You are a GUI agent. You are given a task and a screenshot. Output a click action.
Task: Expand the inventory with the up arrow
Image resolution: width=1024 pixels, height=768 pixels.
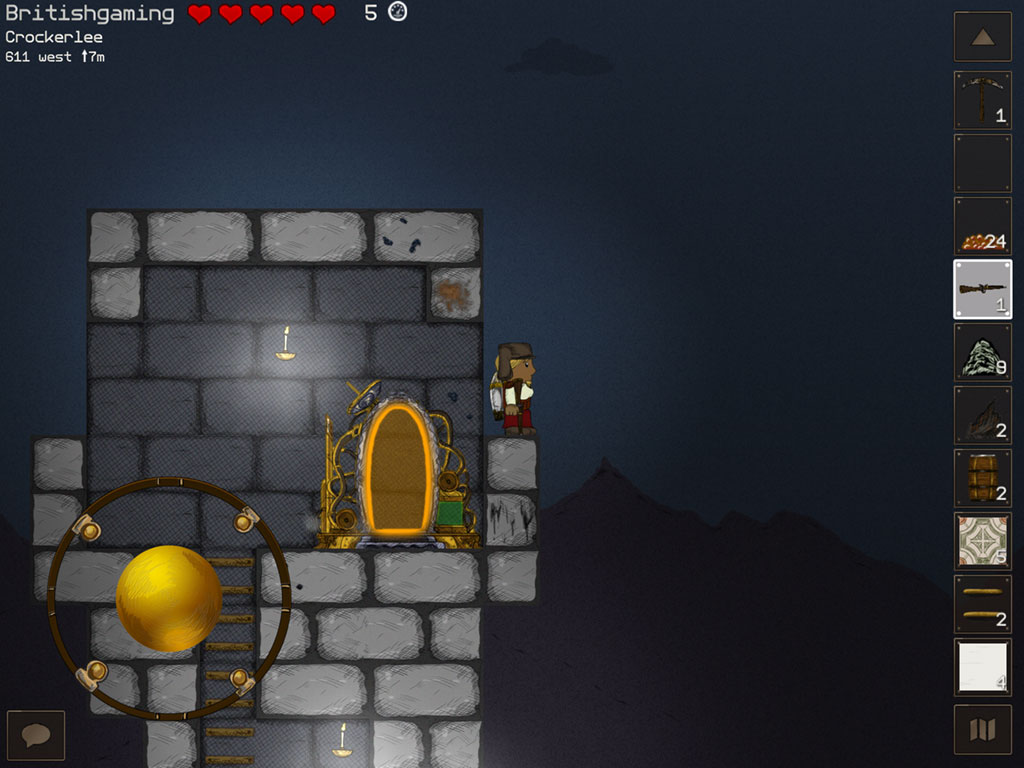click(982, 37)
